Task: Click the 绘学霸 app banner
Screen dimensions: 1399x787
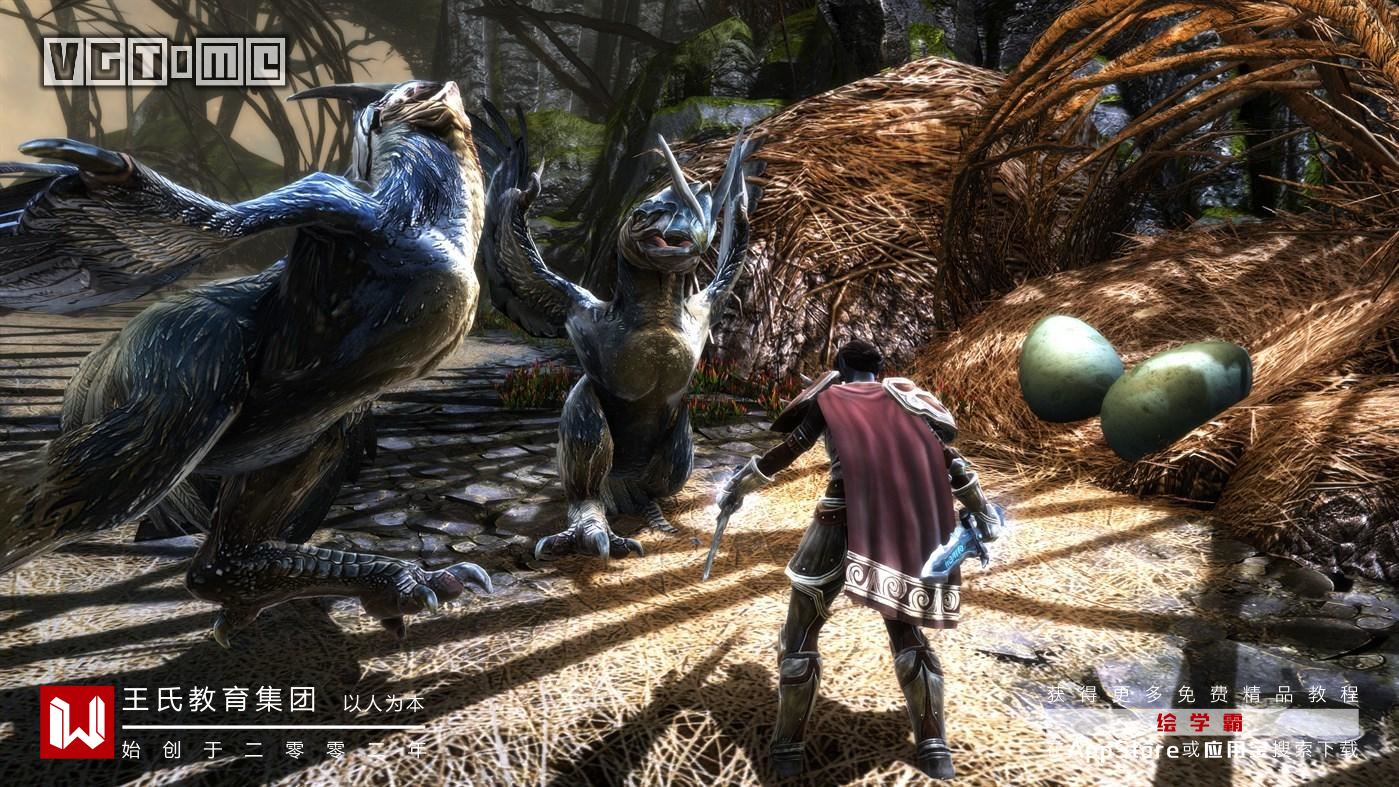Action: (1200, 722)
